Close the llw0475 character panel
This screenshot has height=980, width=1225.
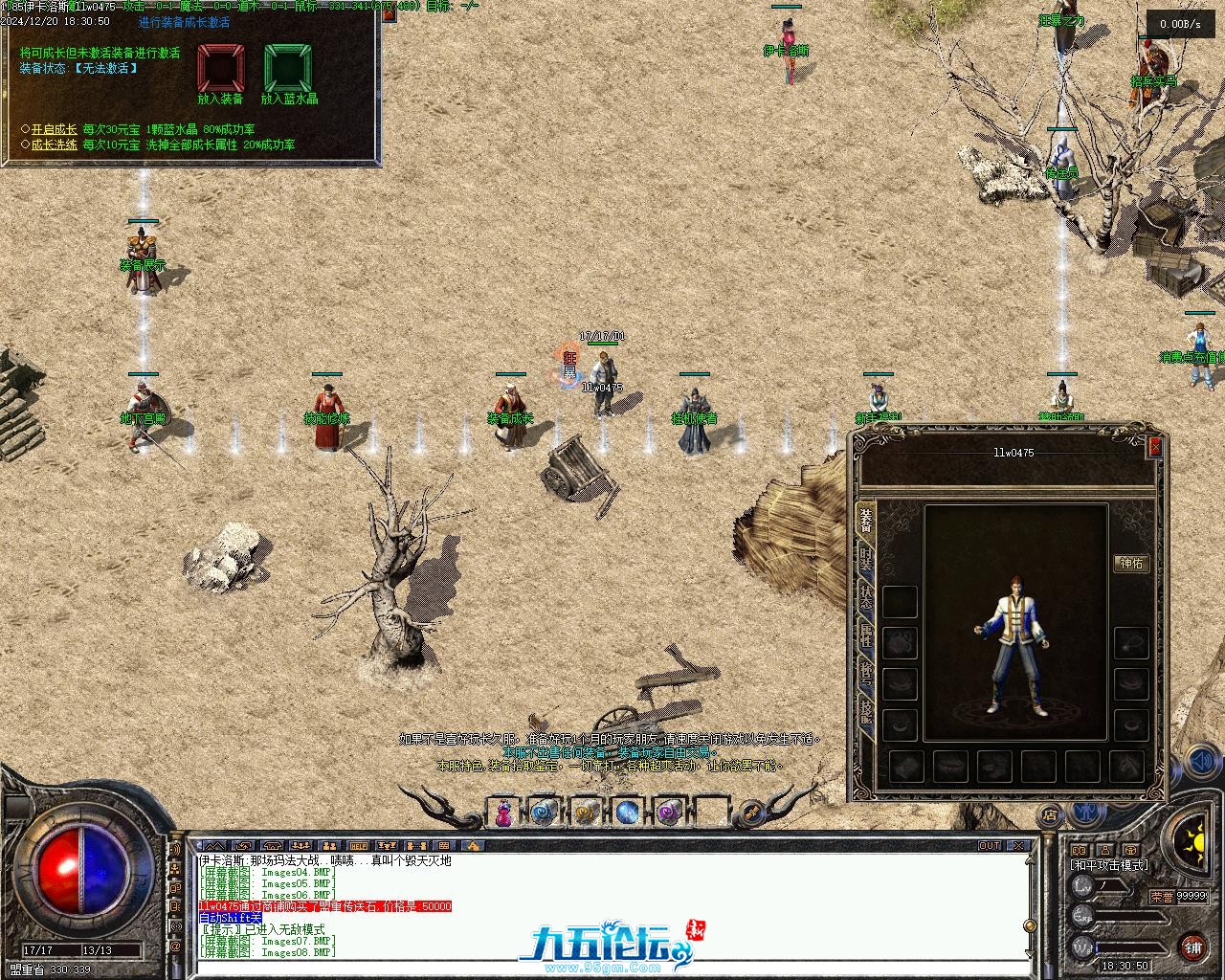pyautogui.click(x=1155, y=446)
